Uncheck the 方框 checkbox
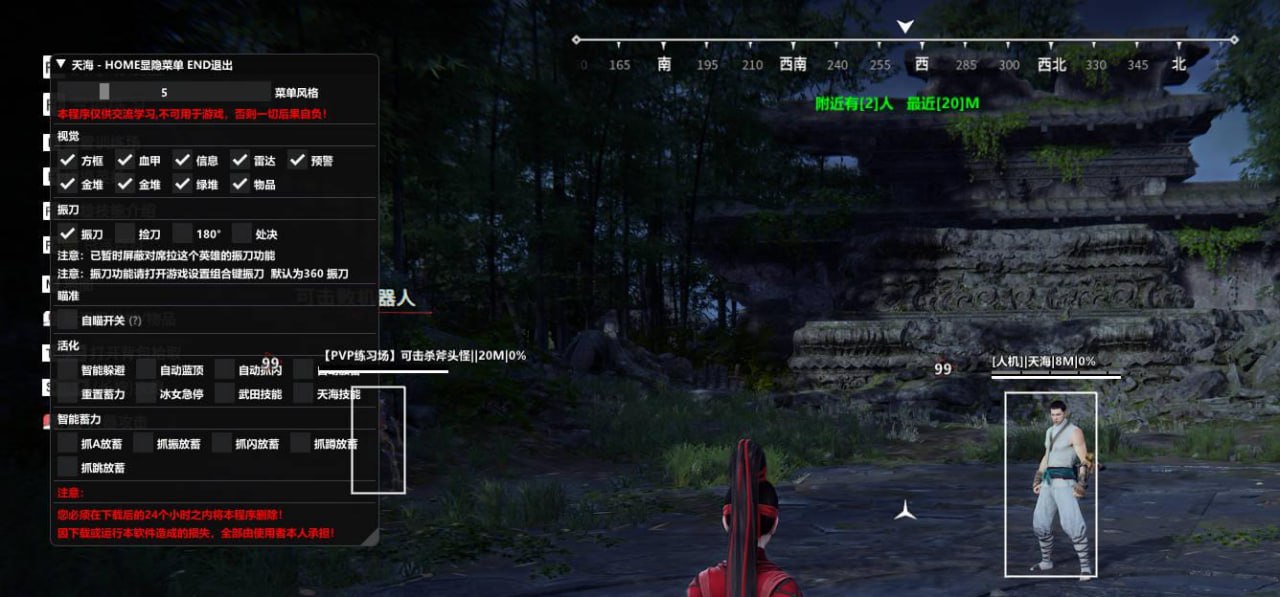Viewport: 1280px width, 597px height. tap(67, 160)
